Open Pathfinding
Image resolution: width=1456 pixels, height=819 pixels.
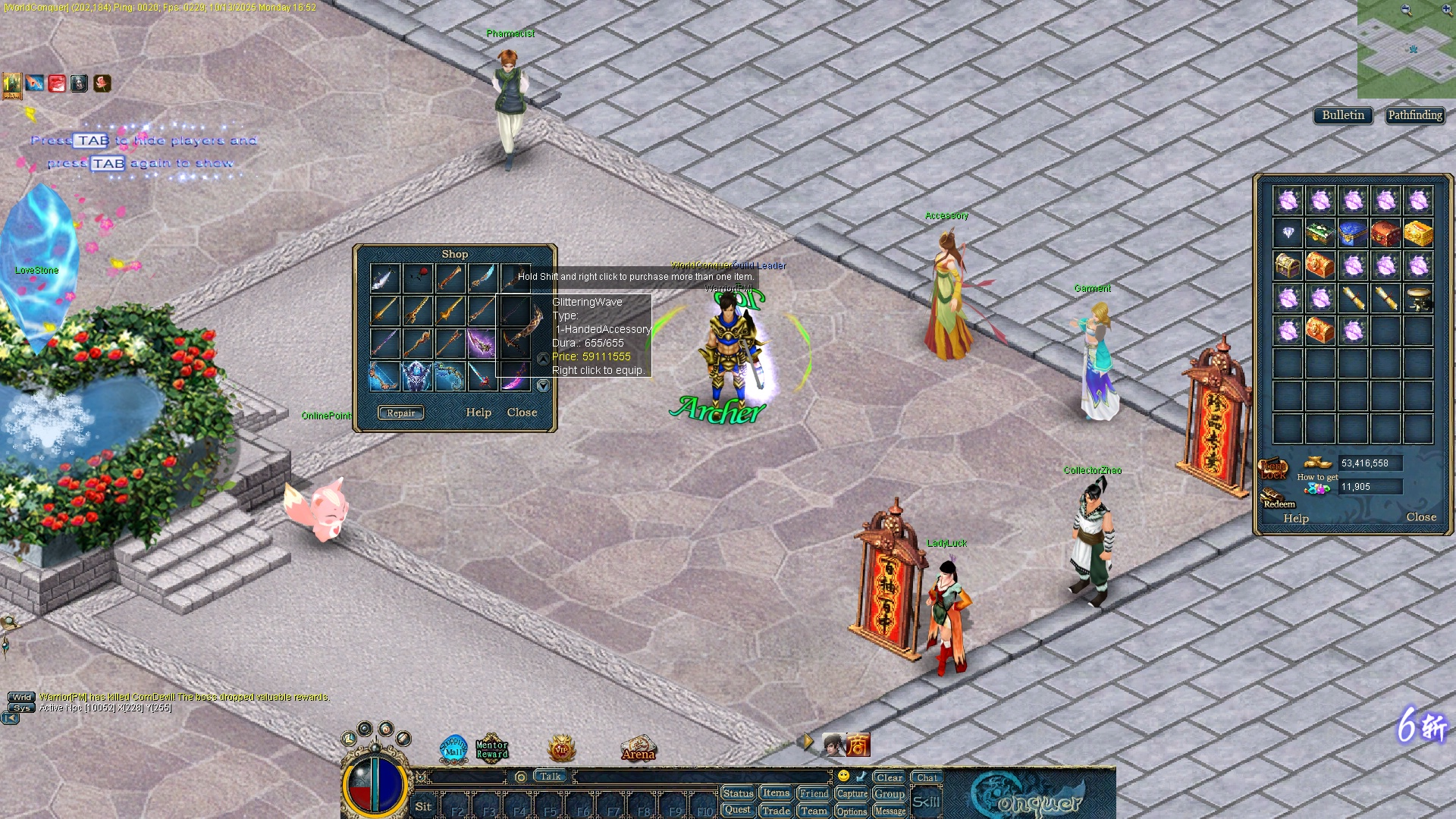(x=1415, y=115)
